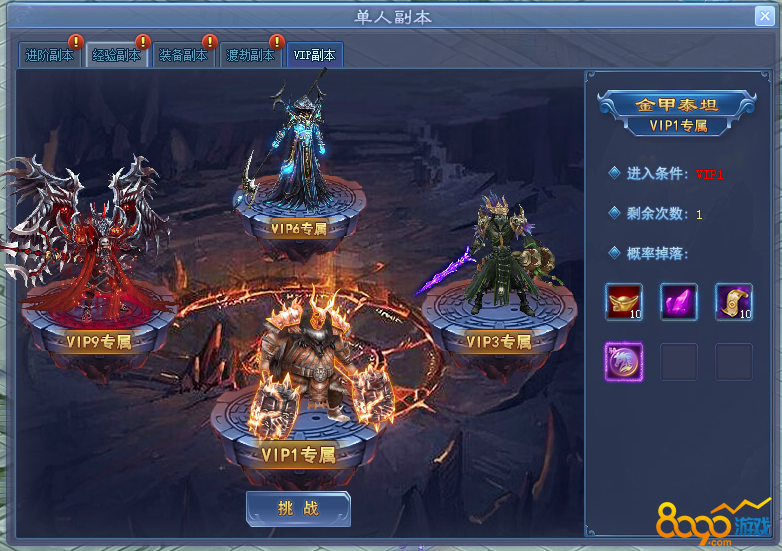The height and width of the screenshot is (551, 782).
Task: Click the 挑战 challenge button
Action: [298, 508]
